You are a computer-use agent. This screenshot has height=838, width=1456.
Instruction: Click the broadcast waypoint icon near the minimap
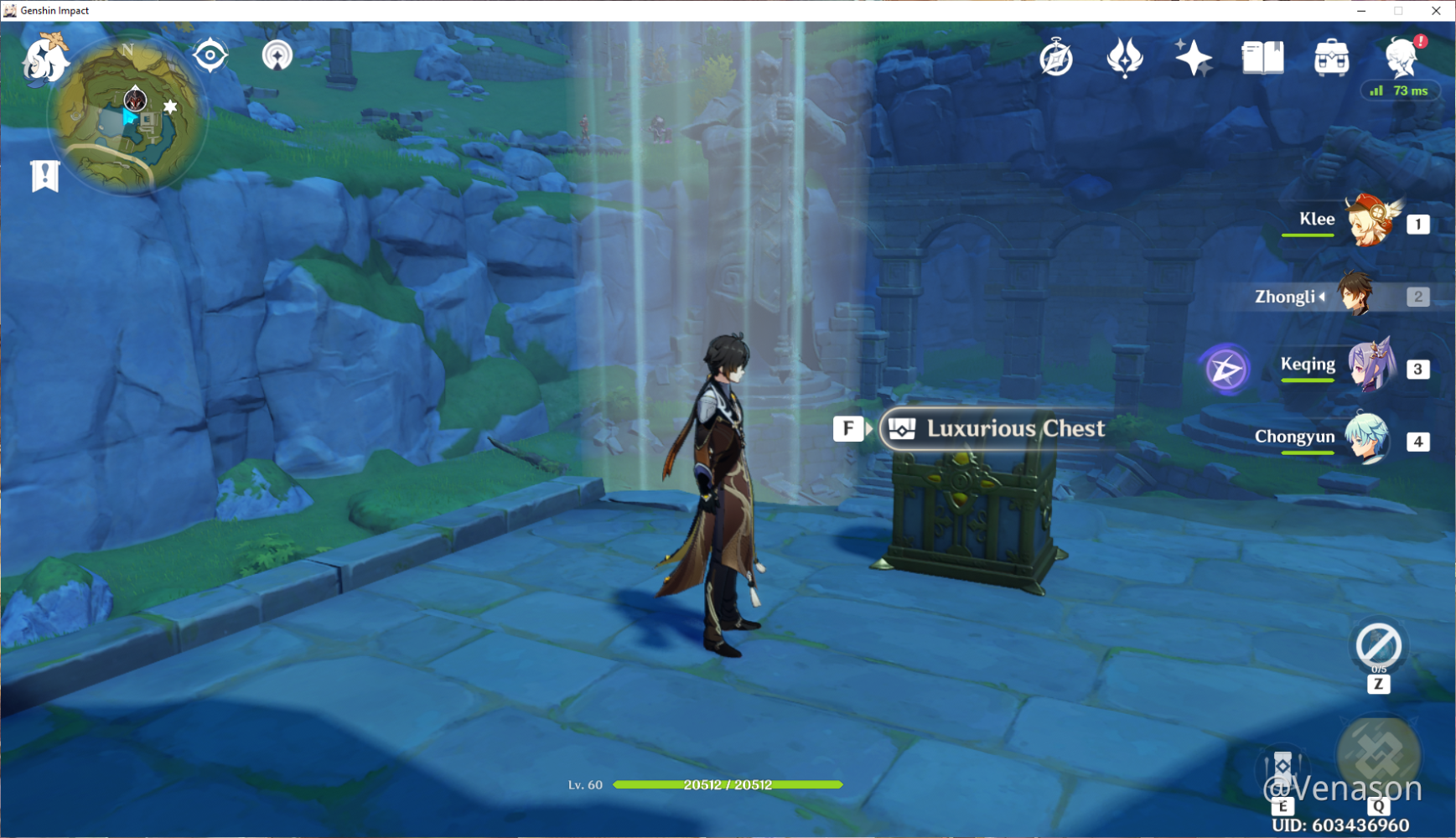click(276, 55)
